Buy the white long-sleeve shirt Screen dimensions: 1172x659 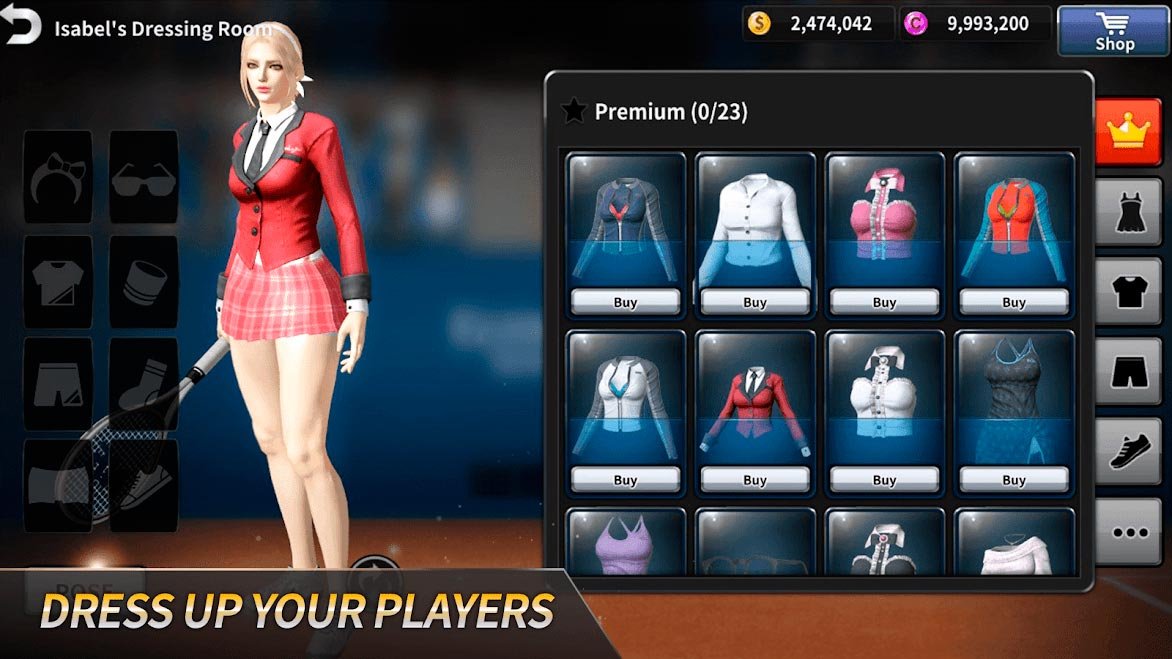[755, 302]
